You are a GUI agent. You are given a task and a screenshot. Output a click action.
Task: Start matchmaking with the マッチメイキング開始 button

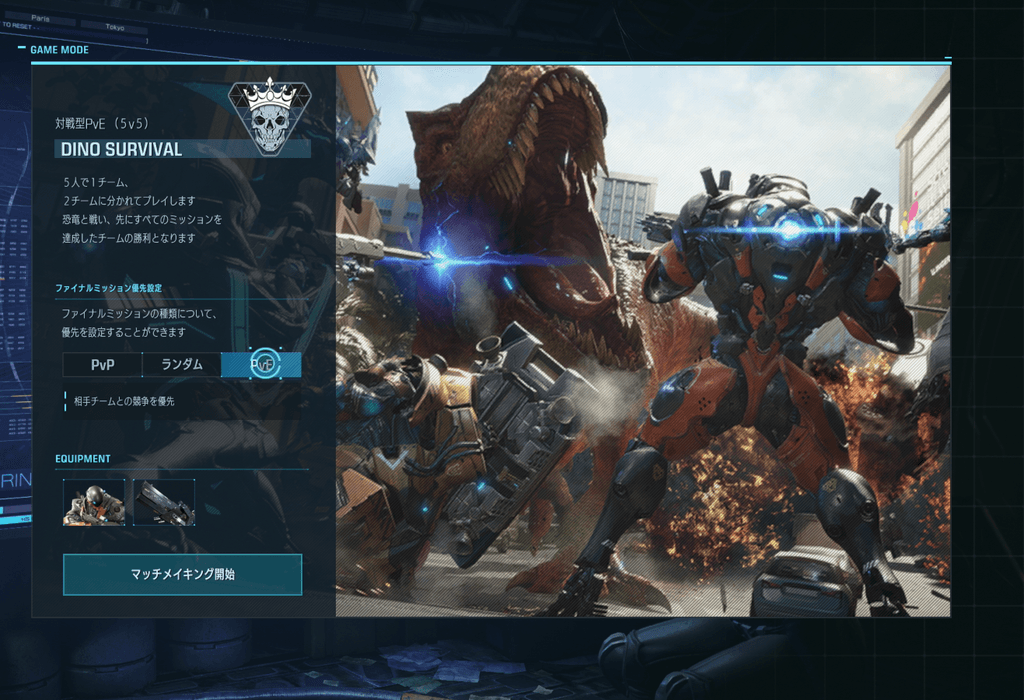click(x=182, y=574)
